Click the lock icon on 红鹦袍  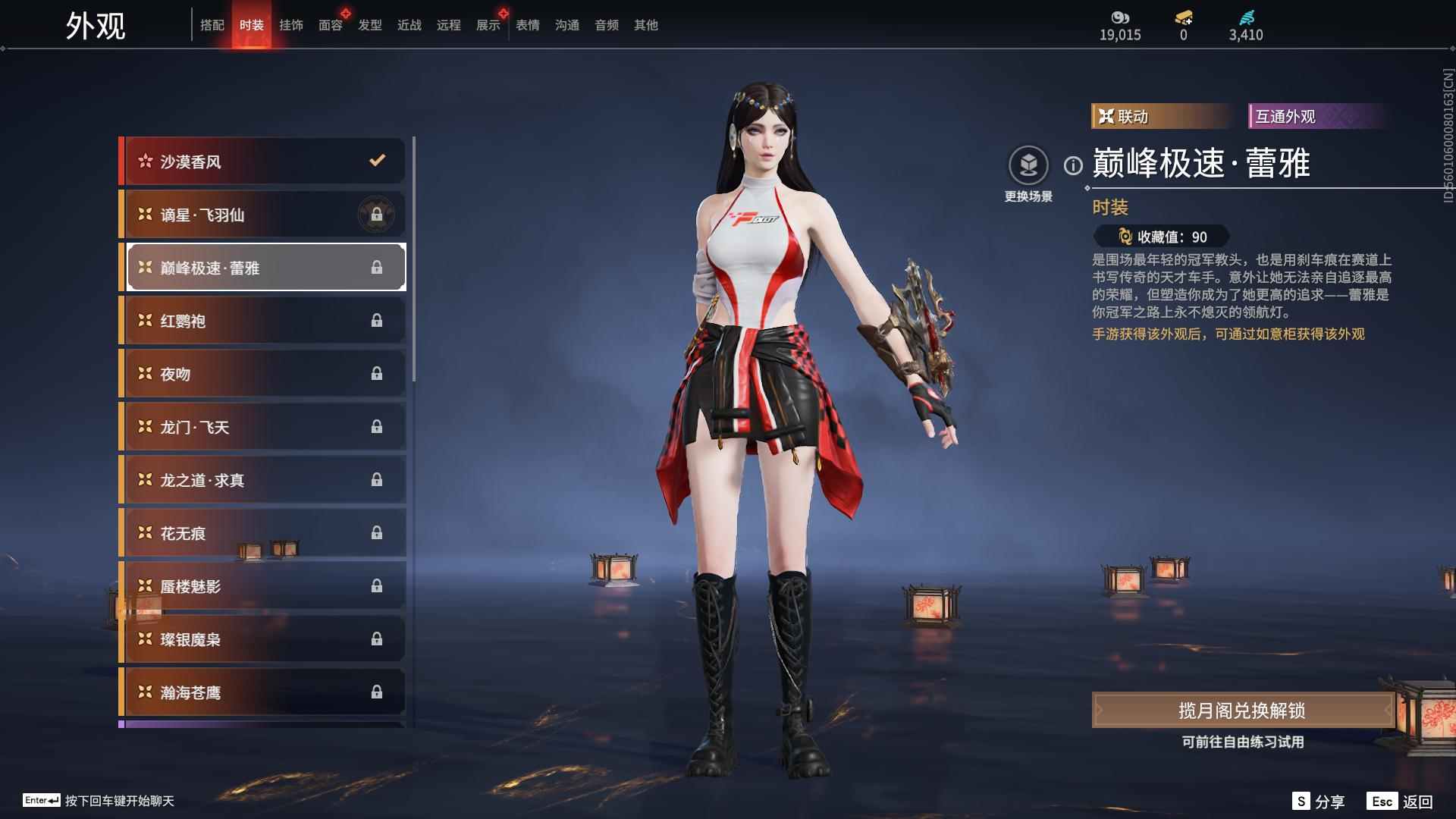377,320
